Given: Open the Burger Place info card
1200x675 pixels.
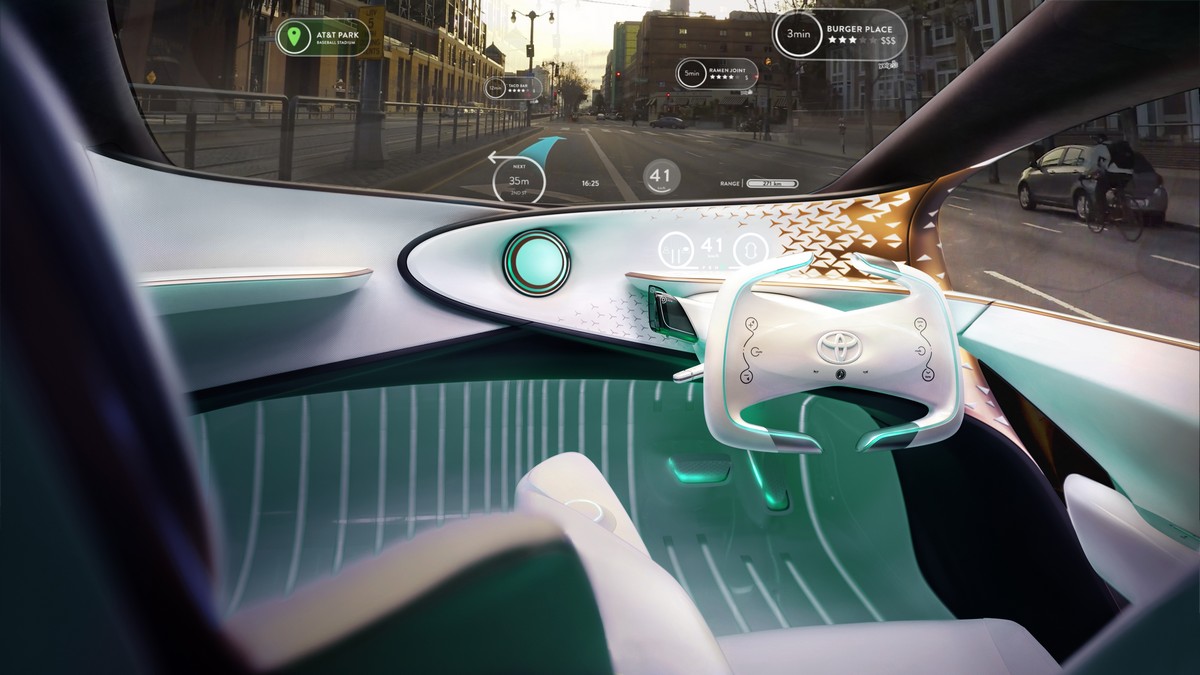Looking at the screenshot, I should click(840, 36).
